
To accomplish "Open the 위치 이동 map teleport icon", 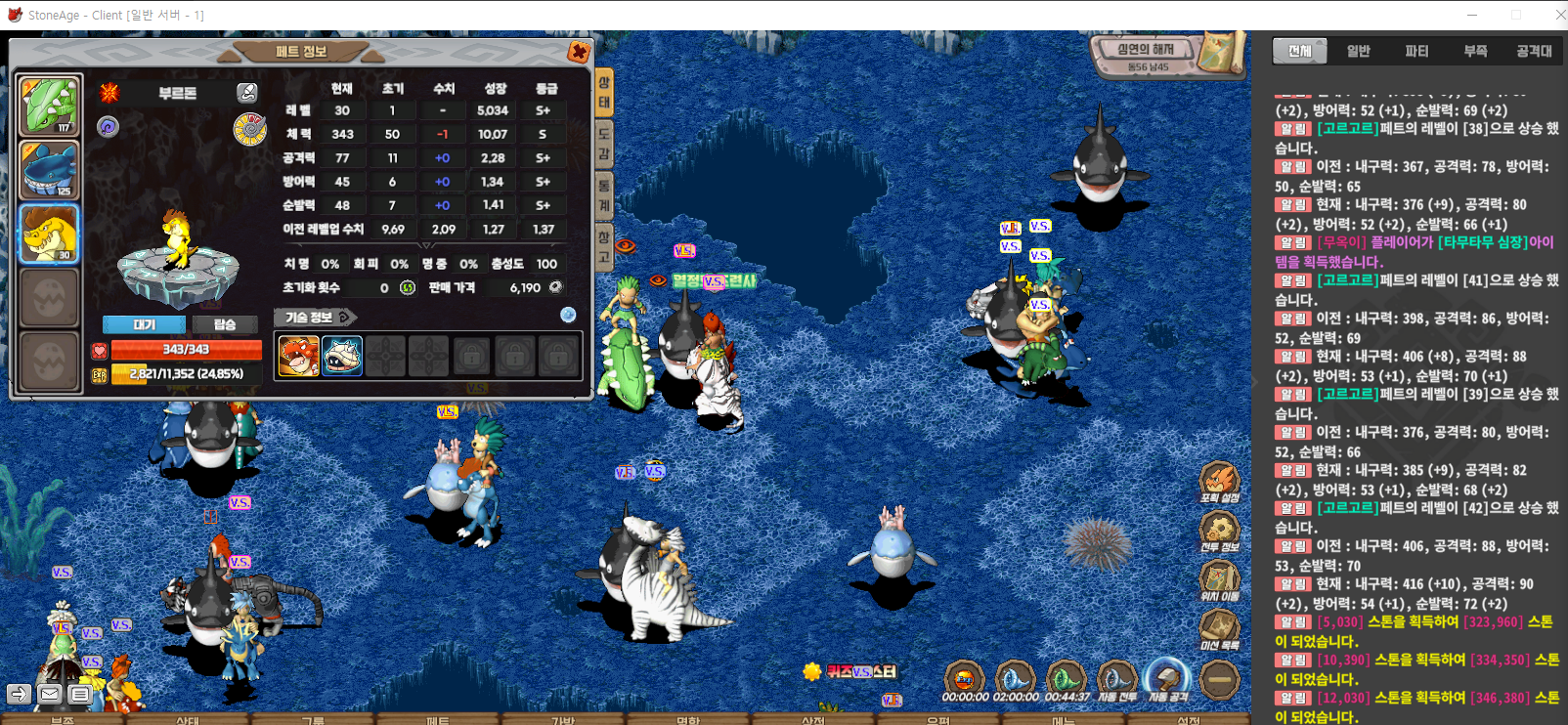I will (x=1219, y=579).
